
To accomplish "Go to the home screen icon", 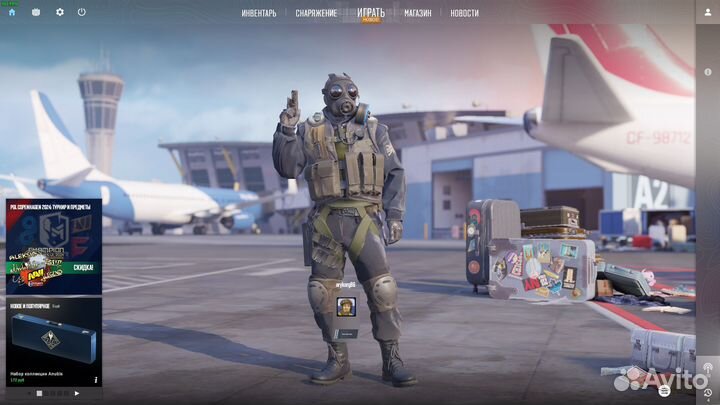I will coord(12,12).
